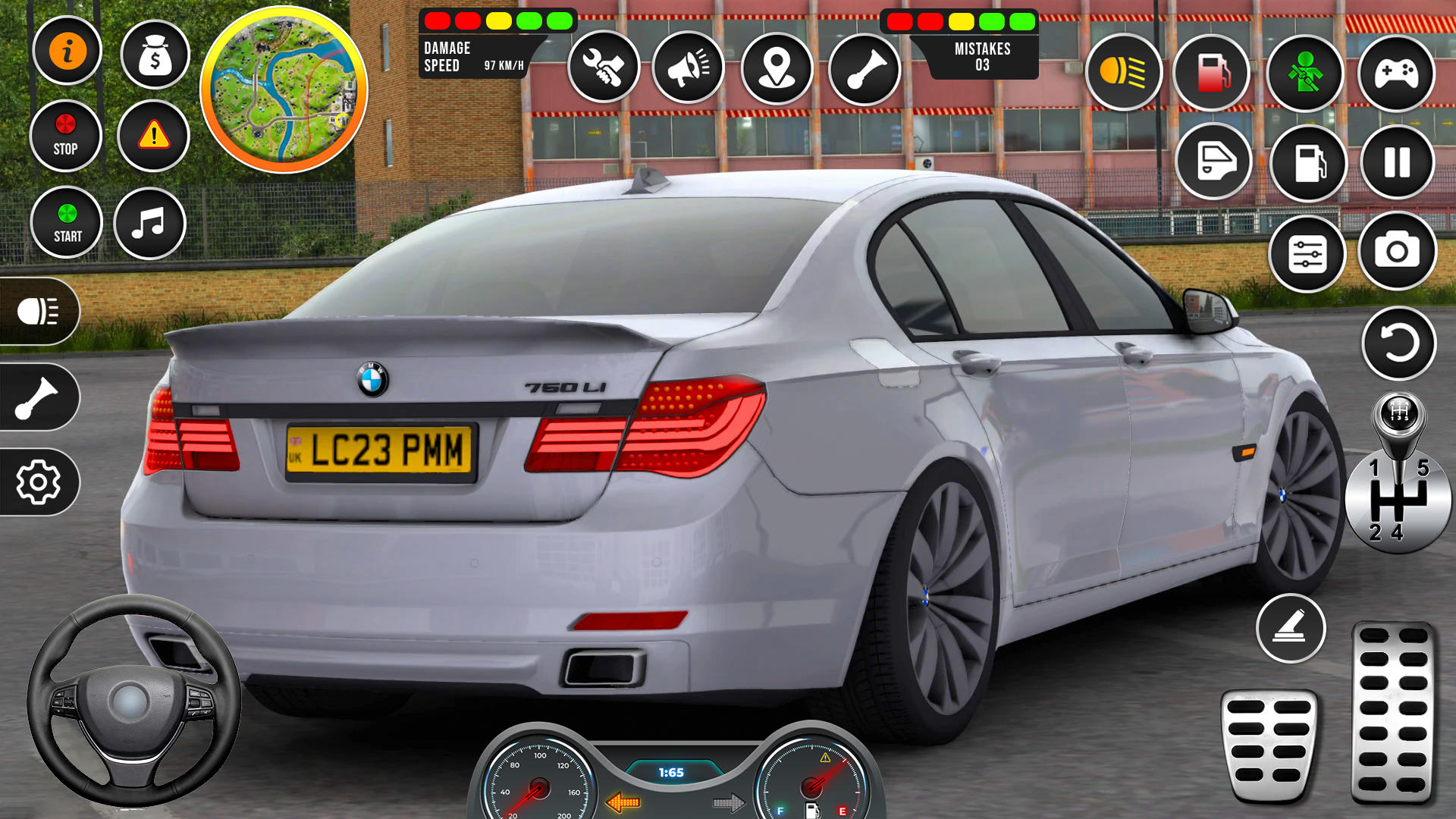This screenshot has width=1456, height=819.
Task: Open the pause menu
Action: 1398,163
